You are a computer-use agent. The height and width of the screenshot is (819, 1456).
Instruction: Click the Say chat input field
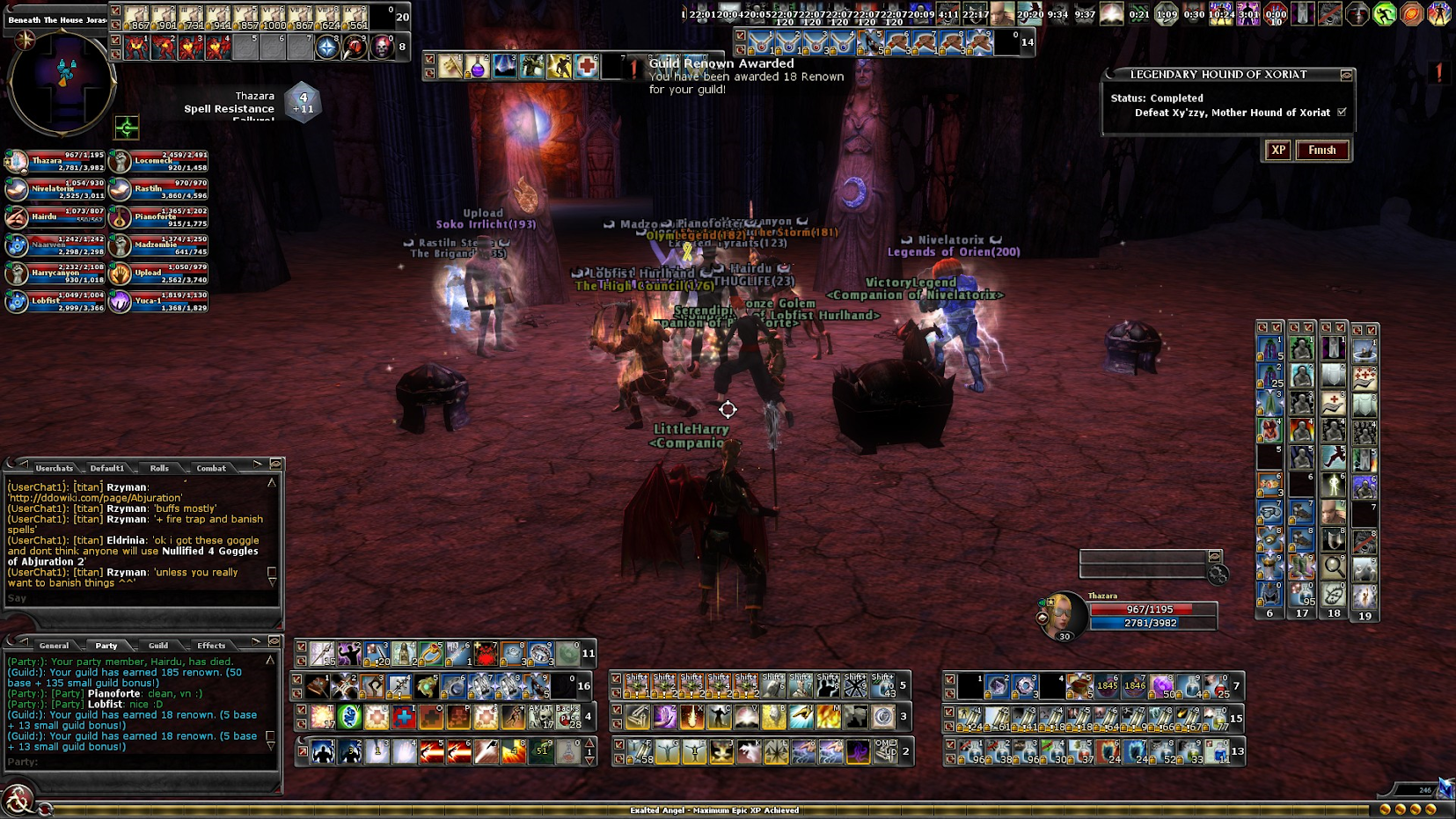pos(141,598)
